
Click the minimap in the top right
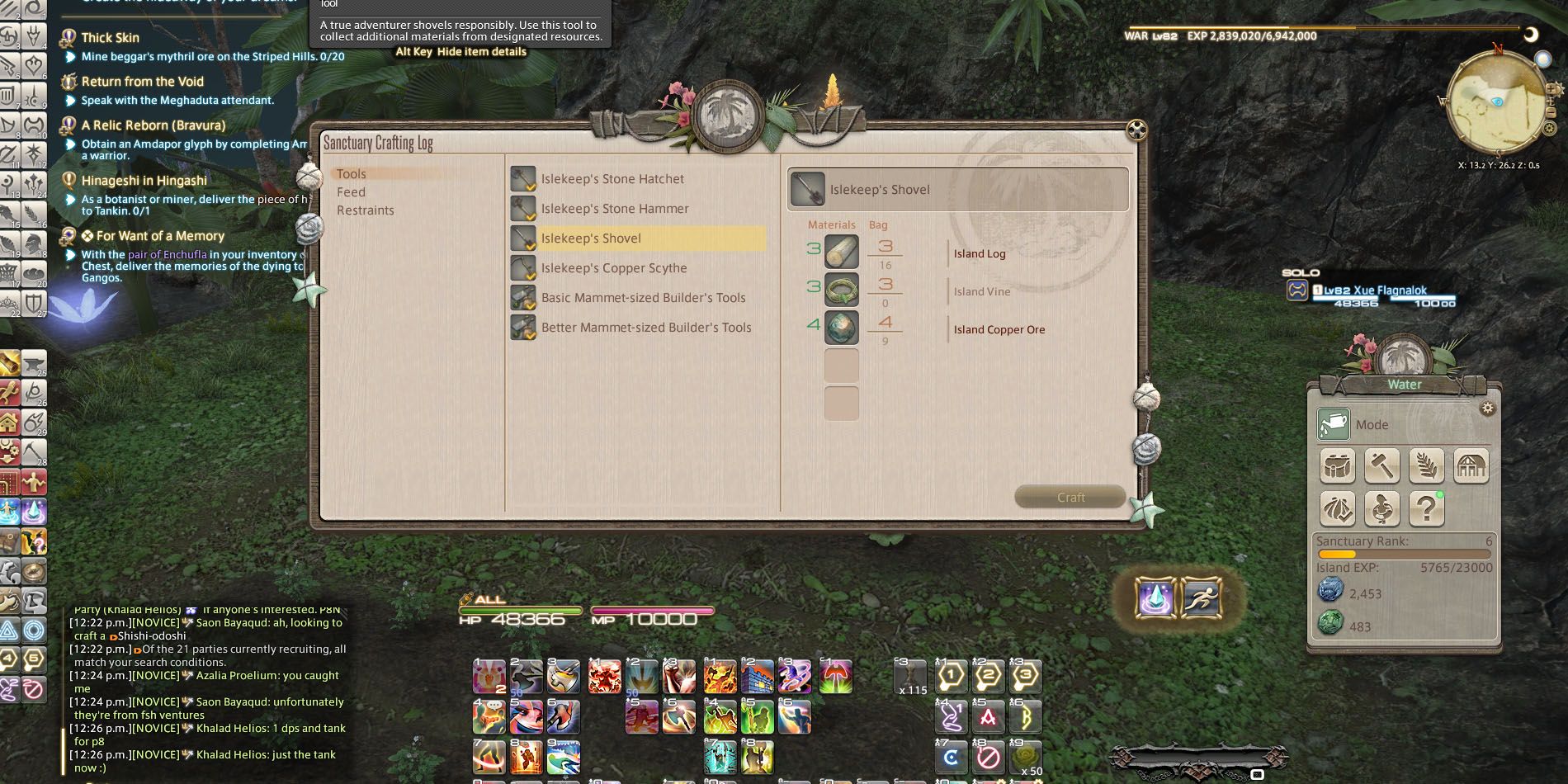[x=1499, y=103]
